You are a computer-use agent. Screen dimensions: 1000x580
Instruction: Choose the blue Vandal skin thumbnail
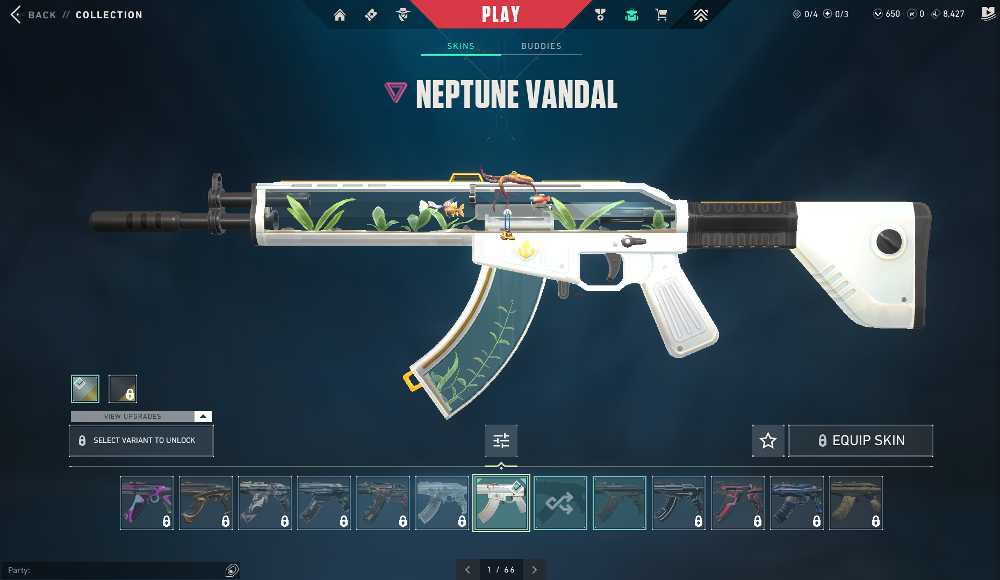[x=797, y=503]
